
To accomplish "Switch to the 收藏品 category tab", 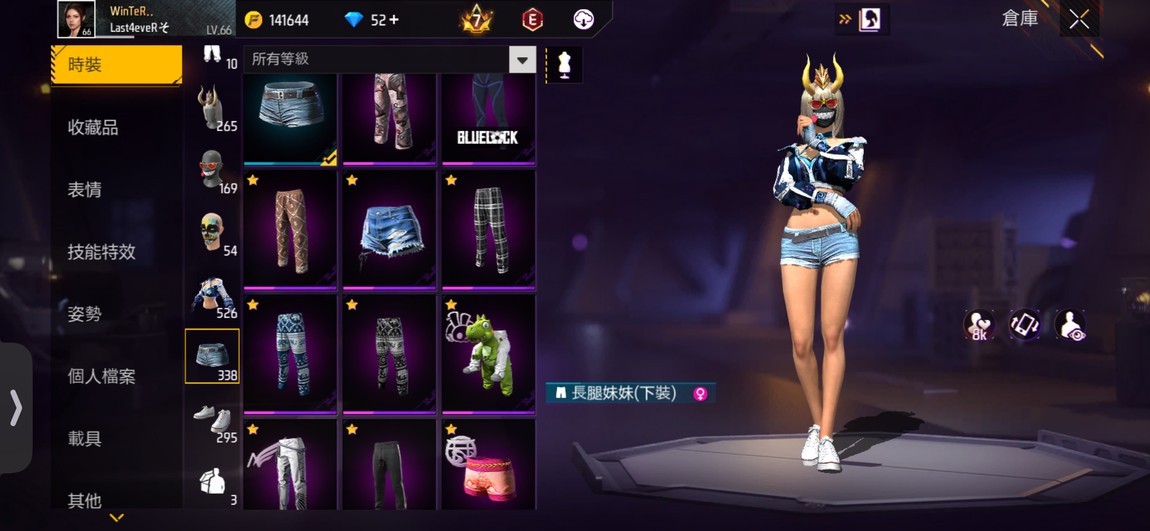I will coord(93,127).
